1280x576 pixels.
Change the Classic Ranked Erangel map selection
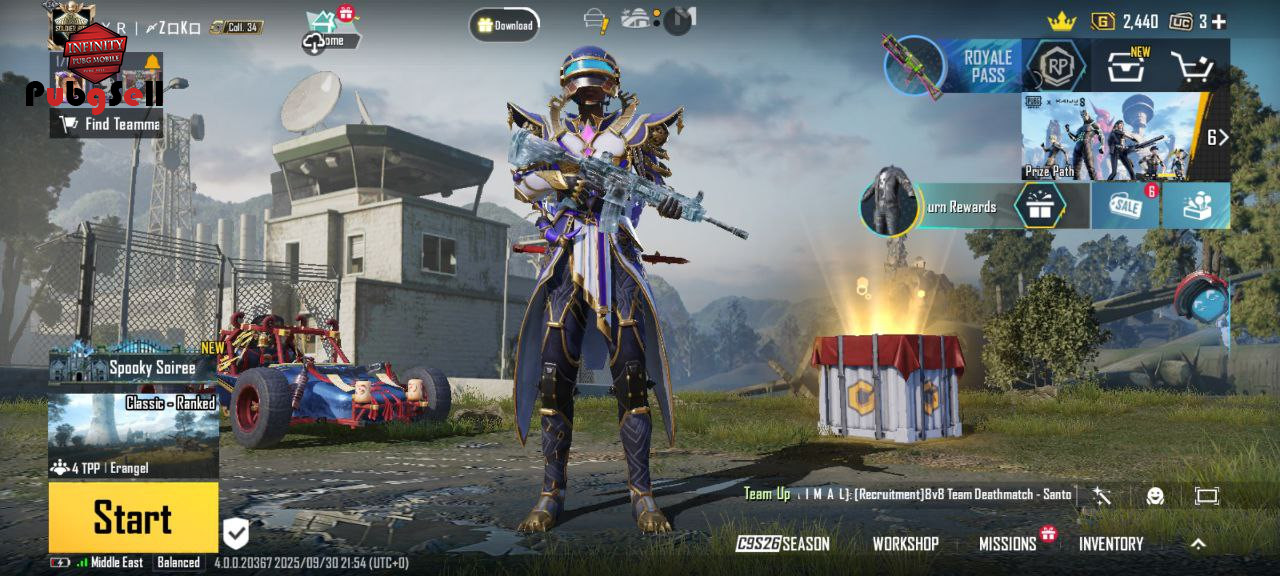134,435
